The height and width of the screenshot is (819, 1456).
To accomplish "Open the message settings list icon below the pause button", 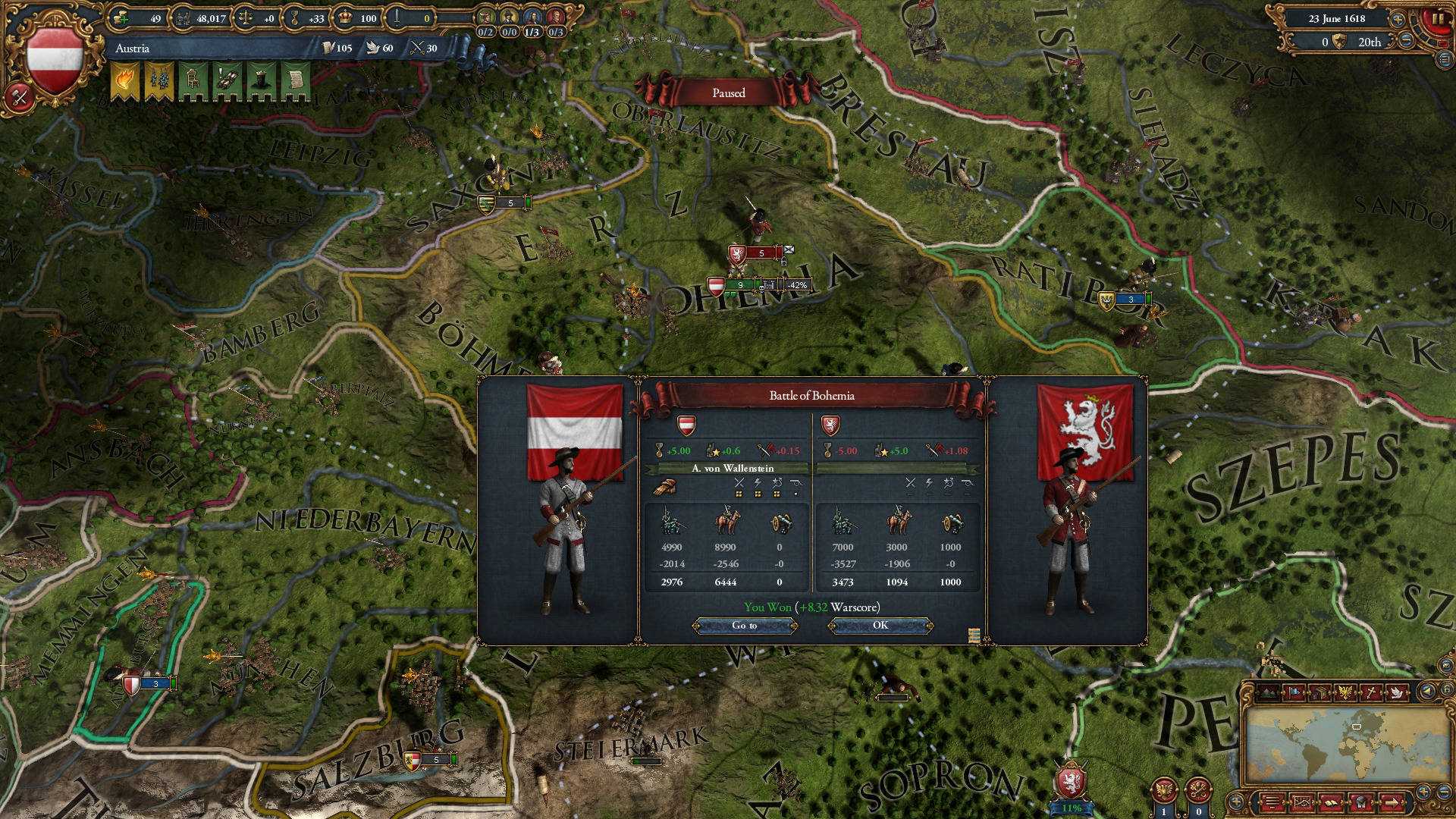I will [x=1444, y=60].
